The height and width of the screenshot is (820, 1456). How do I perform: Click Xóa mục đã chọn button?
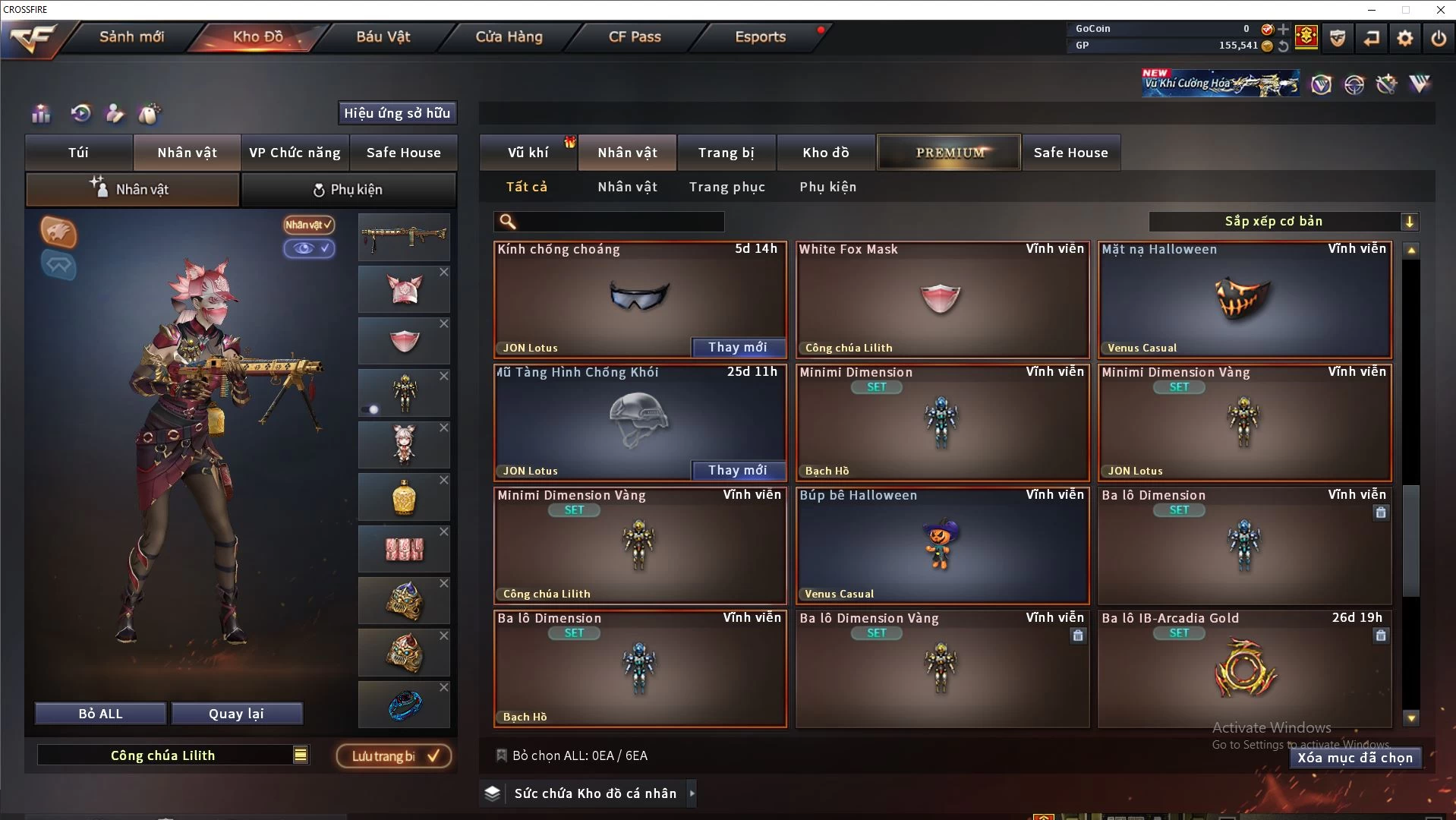pyautogui.click(x=1354, y=758)
